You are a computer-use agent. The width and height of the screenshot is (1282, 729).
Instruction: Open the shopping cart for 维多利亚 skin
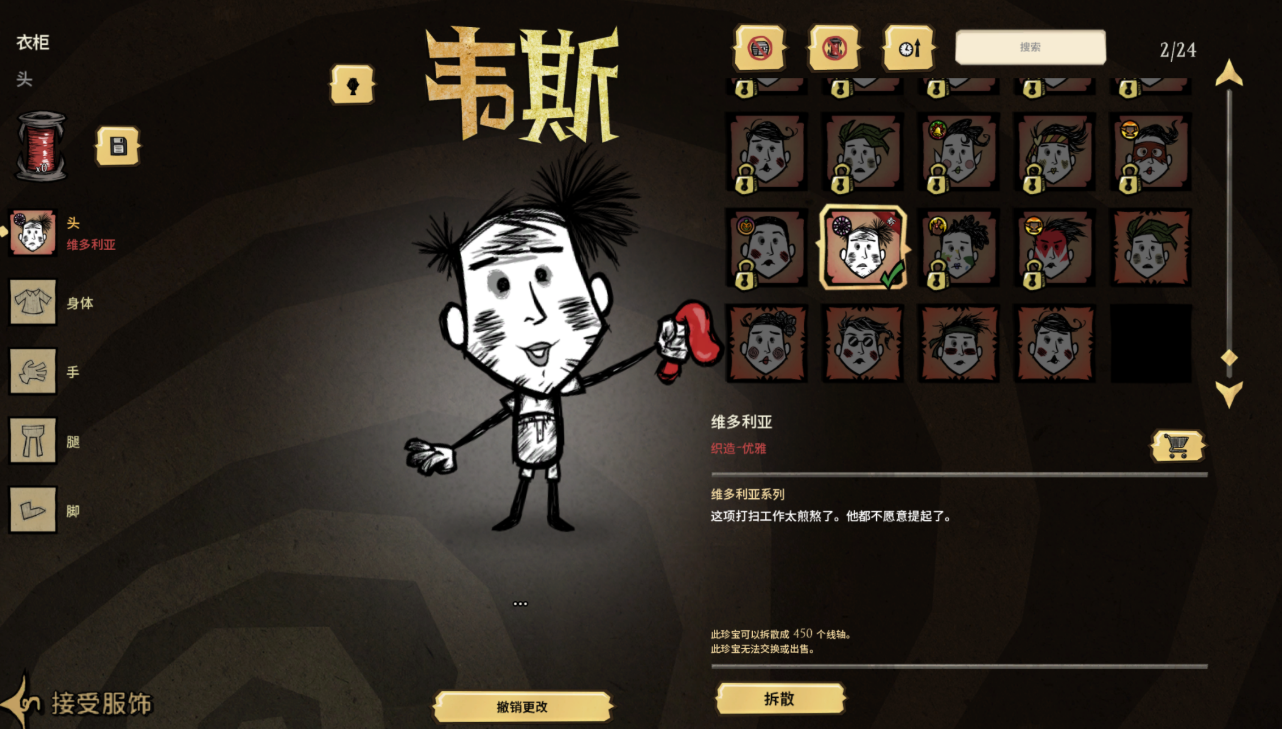[x=1177, y=444]
